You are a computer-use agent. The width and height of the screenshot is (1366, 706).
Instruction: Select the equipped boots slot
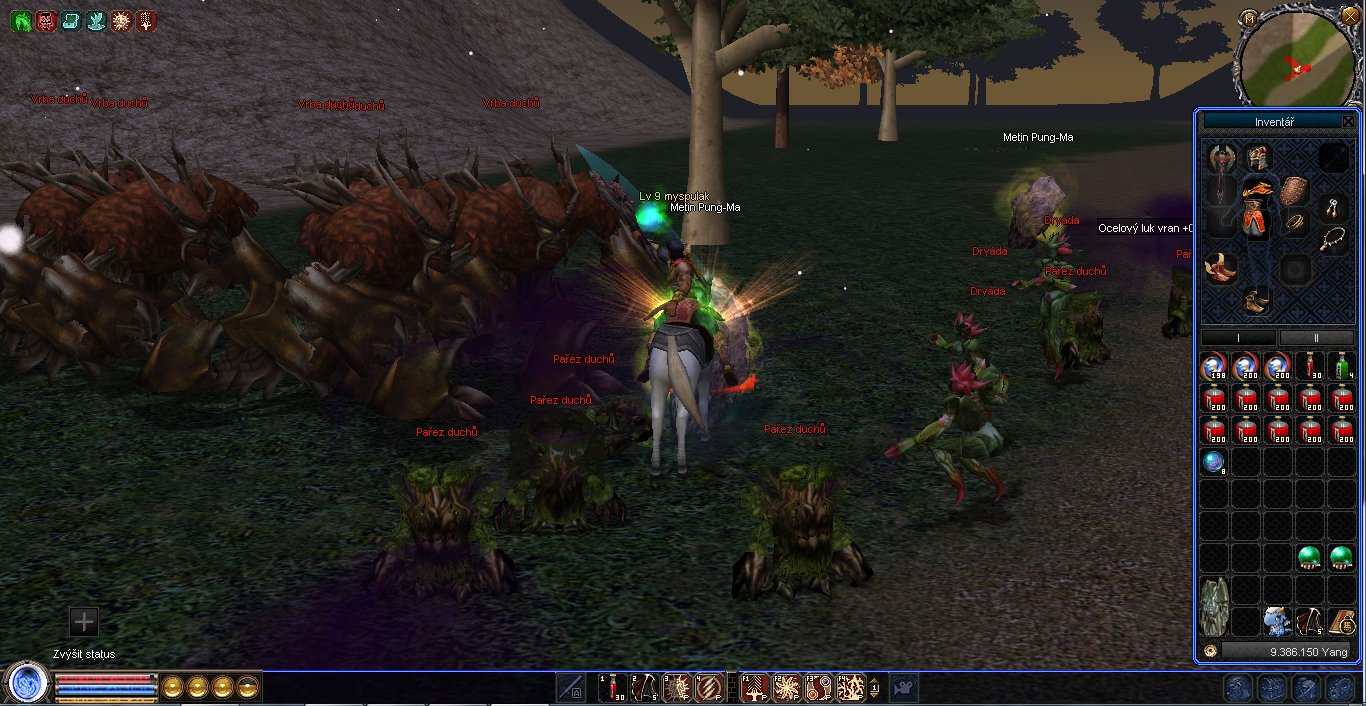[x=1252, y=299]
